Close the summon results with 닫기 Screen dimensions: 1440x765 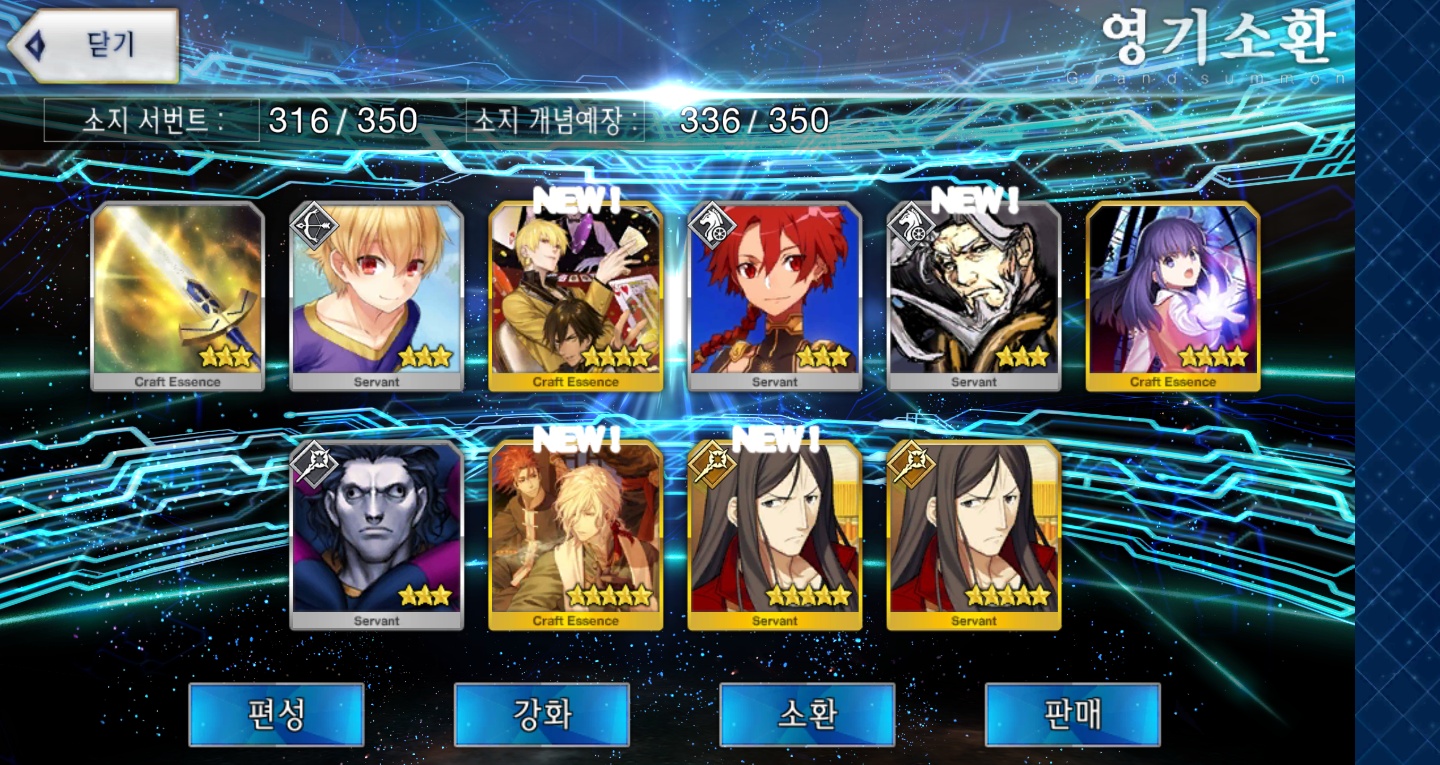click(95, 45)
